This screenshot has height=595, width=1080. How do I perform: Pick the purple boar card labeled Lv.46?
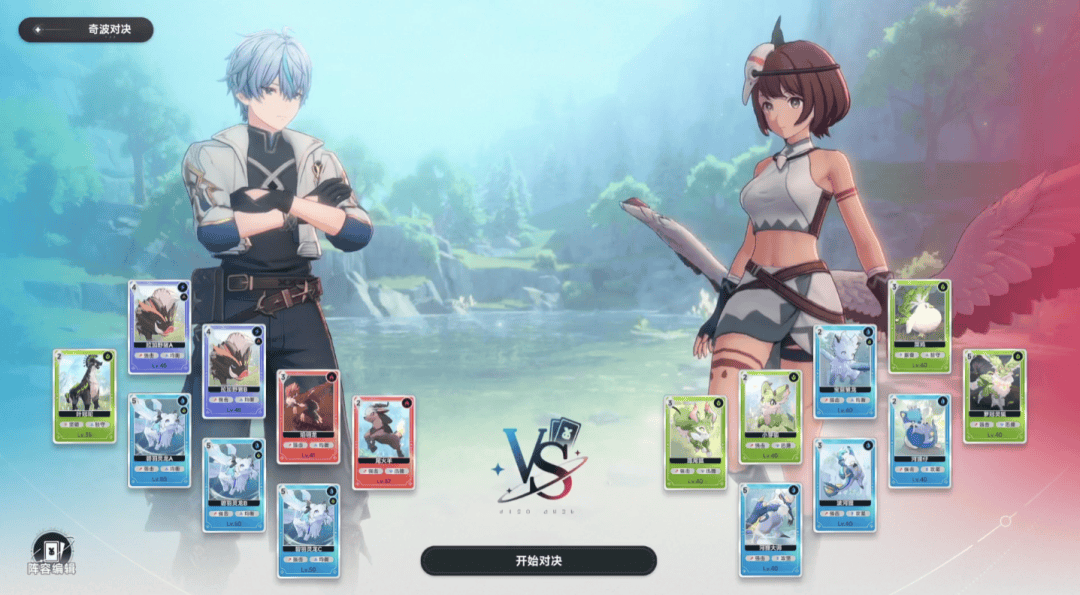pyautogui.click(x=233, y=370)
